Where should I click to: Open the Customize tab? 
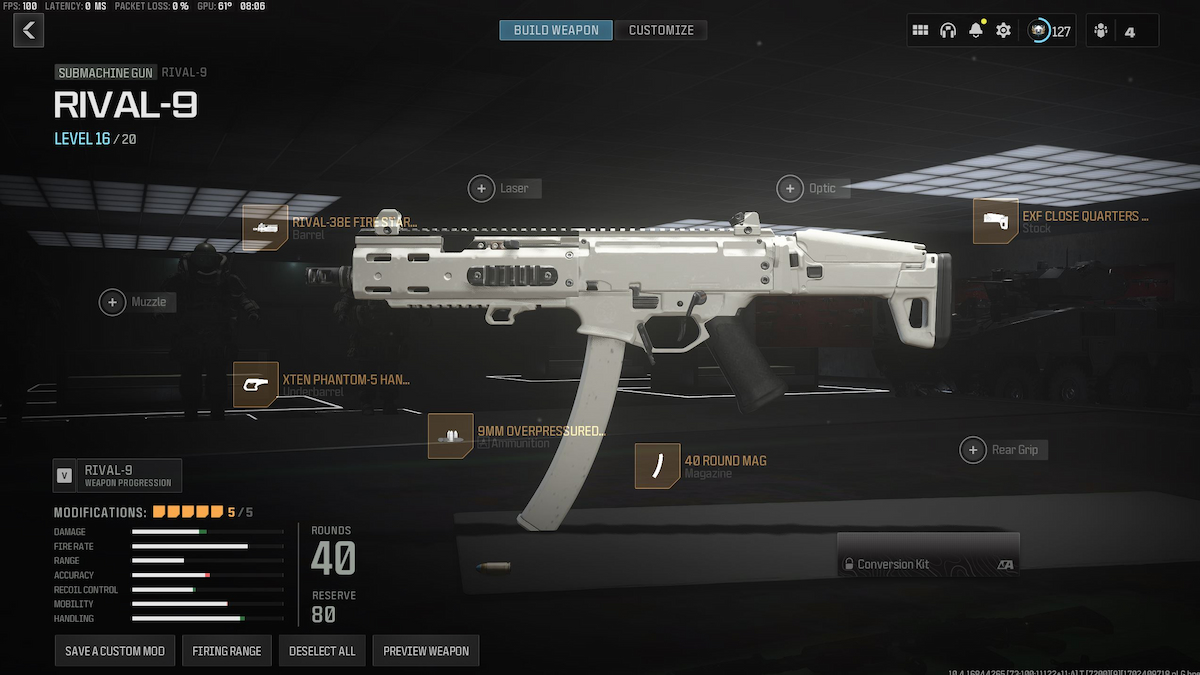click(x=661, y=30)
